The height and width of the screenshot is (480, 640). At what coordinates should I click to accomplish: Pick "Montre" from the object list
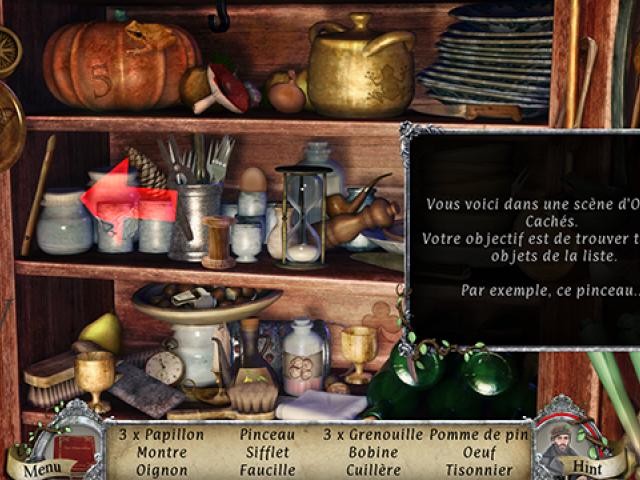[x=161, y=452]
